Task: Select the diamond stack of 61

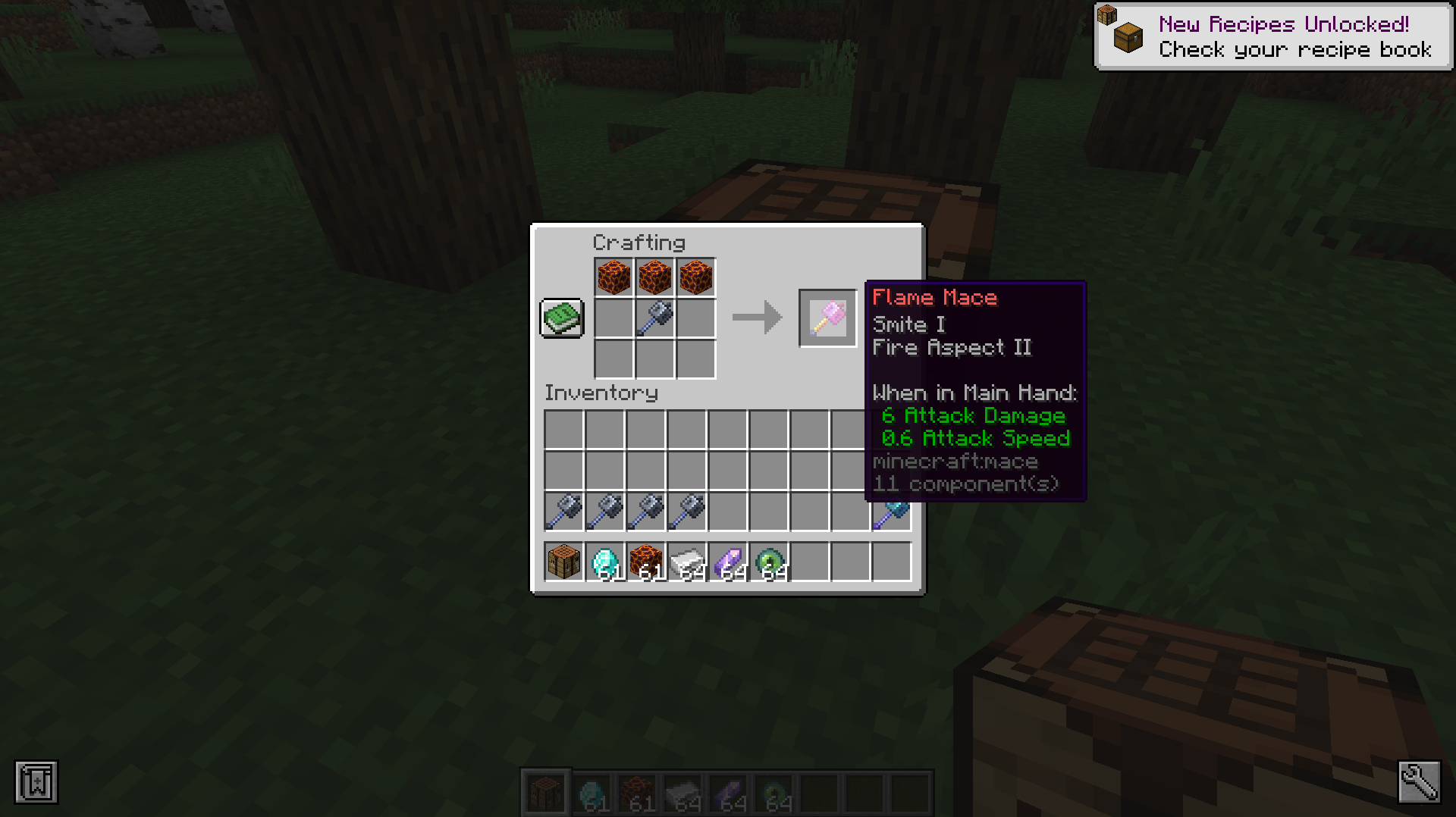Action: coord(605,562)
